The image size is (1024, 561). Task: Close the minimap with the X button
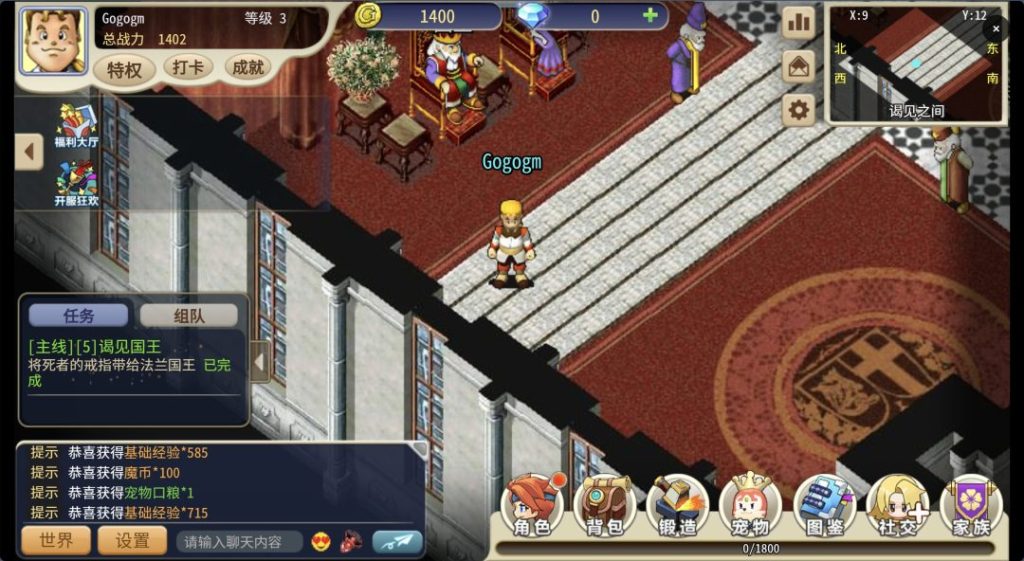pos(996,29)
